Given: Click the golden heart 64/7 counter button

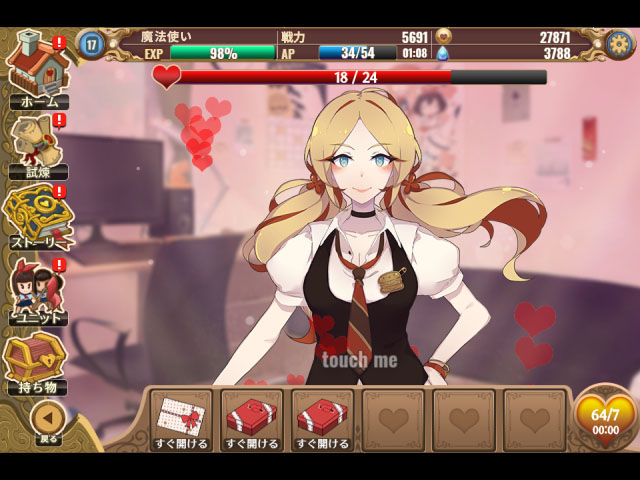Looking at the screenshot, I should coord(605,416).
